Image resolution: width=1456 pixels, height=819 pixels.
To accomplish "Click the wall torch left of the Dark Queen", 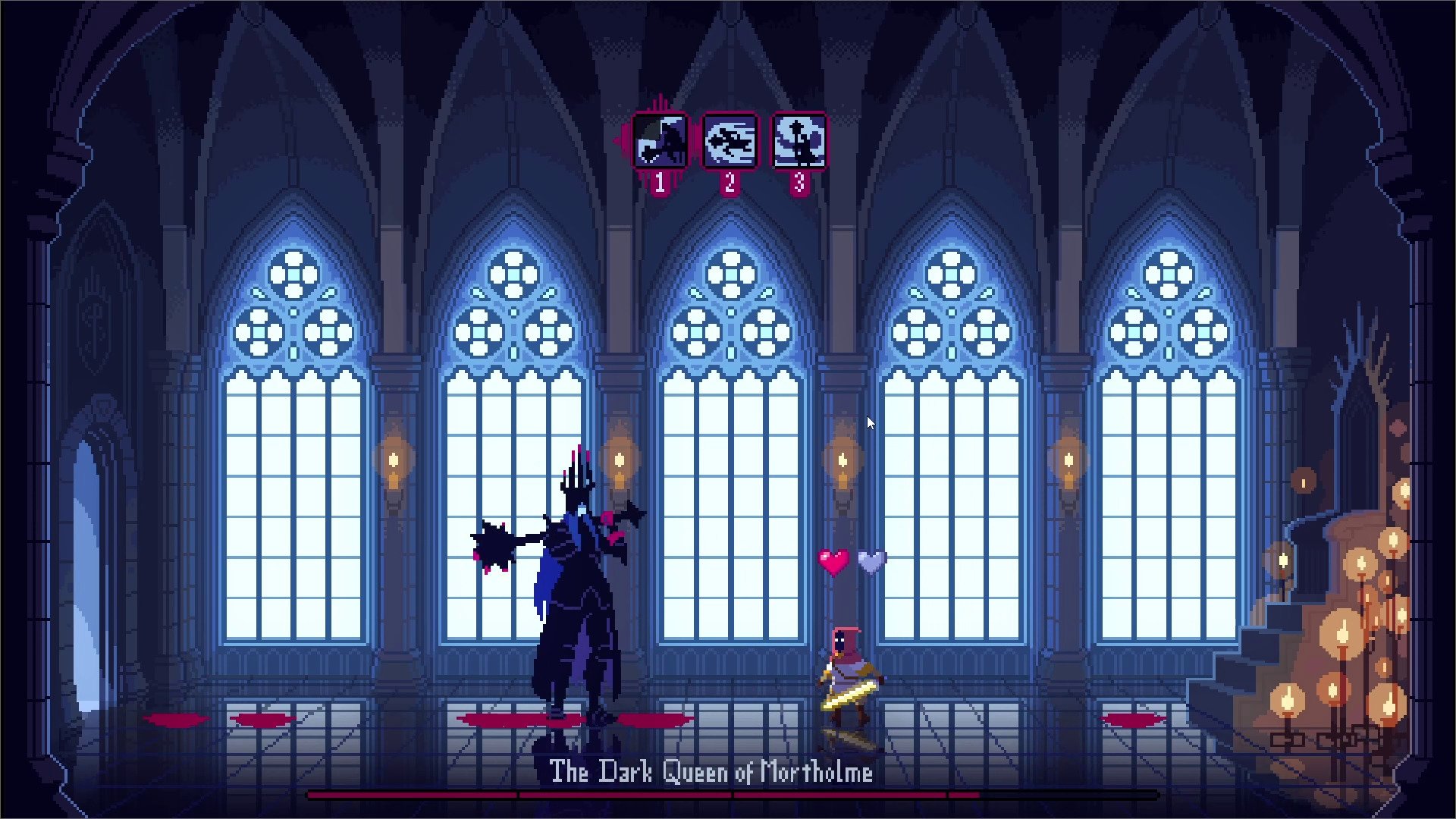I will pos(393,463).
